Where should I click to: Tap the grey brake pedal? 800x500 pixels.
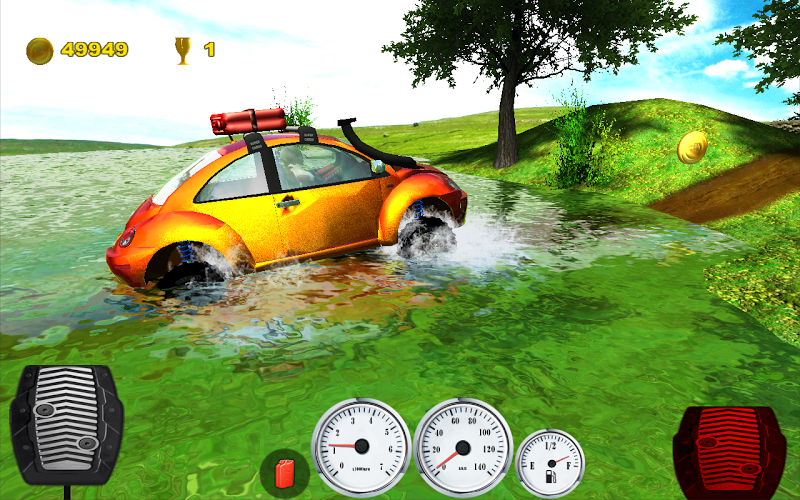pyautogui.click(x=66, y=424)
